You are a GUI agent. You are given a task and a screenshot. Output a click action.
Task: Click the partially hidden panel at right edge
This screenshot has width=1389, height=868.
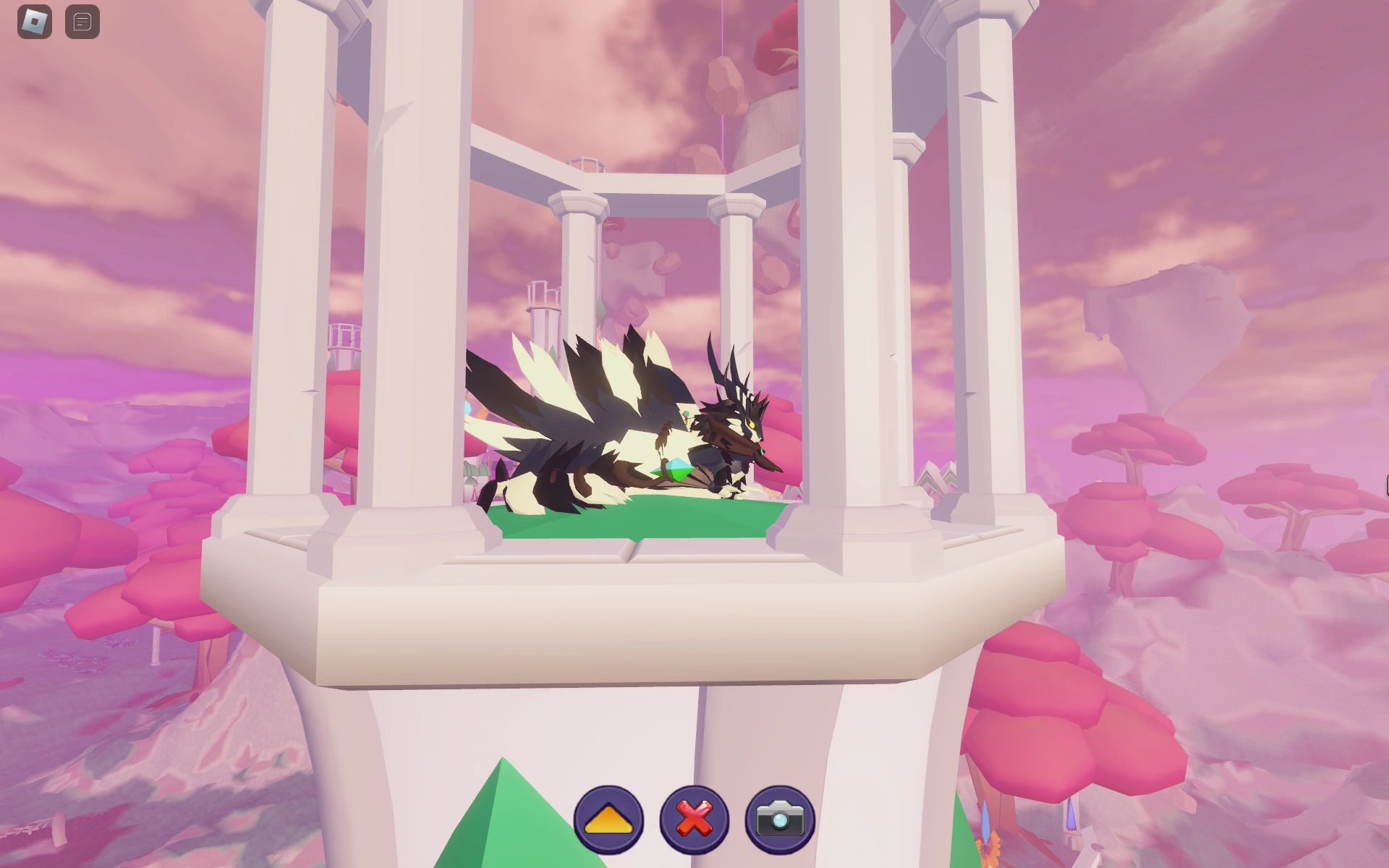pyautogui.click(x=1385, y=483)
